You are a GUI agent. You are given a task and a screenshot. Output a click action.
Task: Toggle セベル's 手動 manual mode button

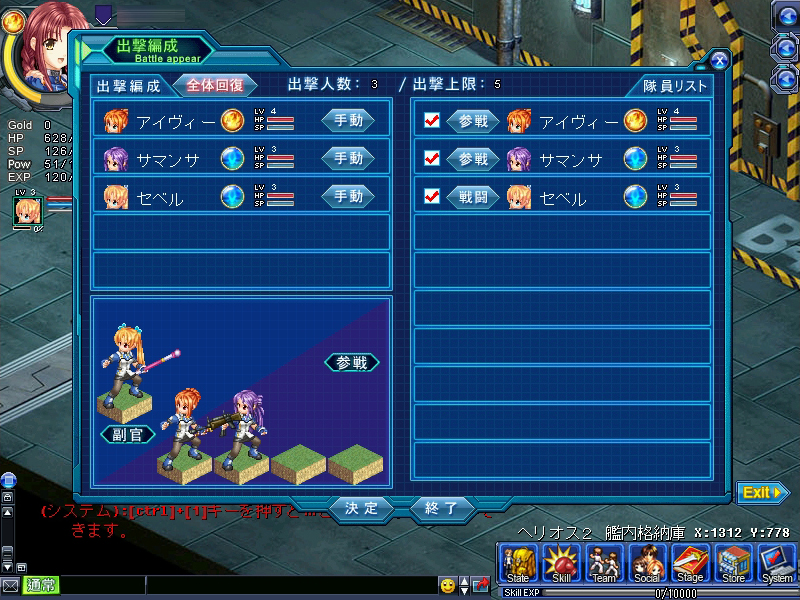347,196
